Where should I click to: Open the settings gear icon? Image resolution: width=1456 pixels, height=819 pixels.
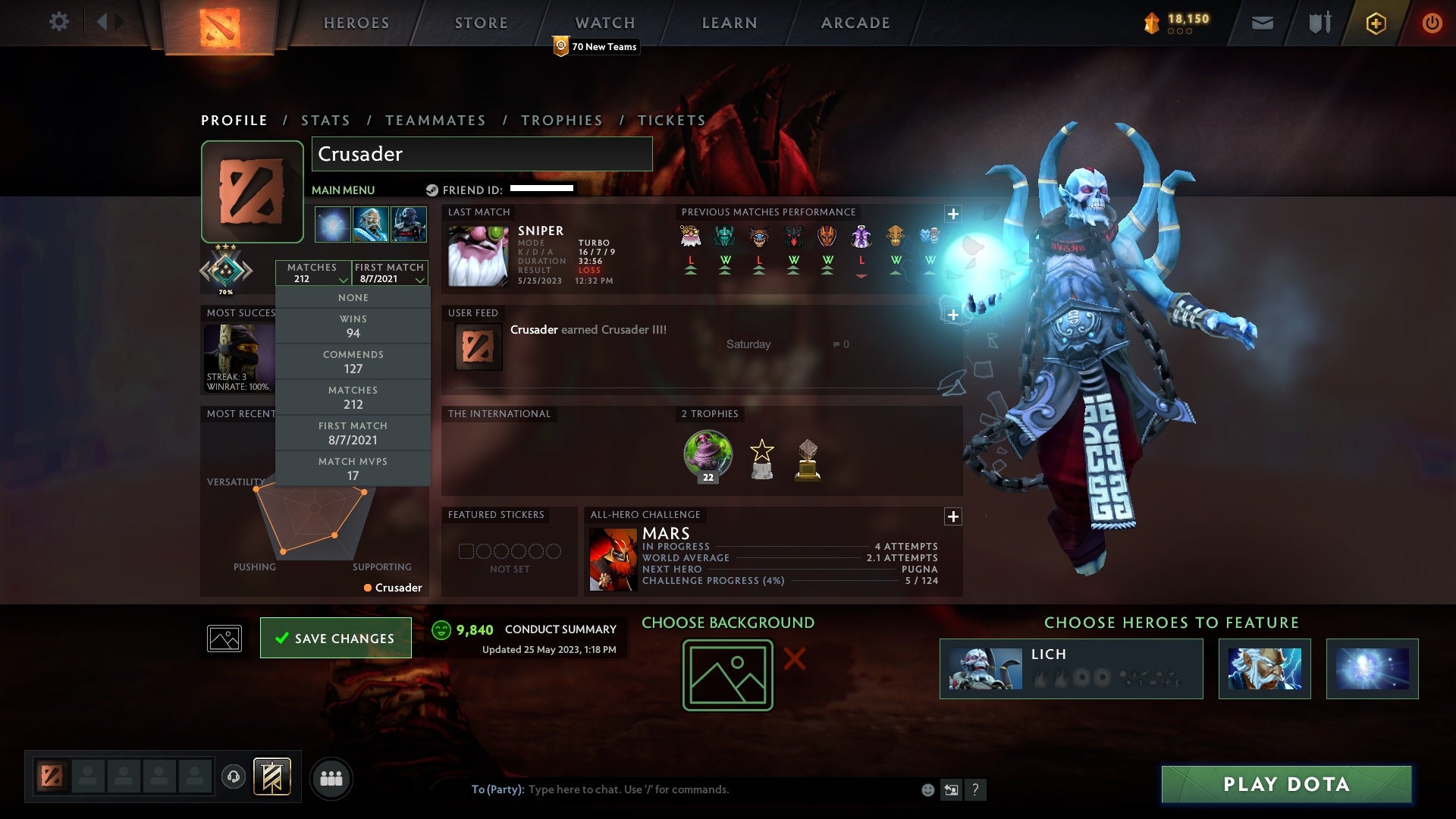[x=59, y=22]
